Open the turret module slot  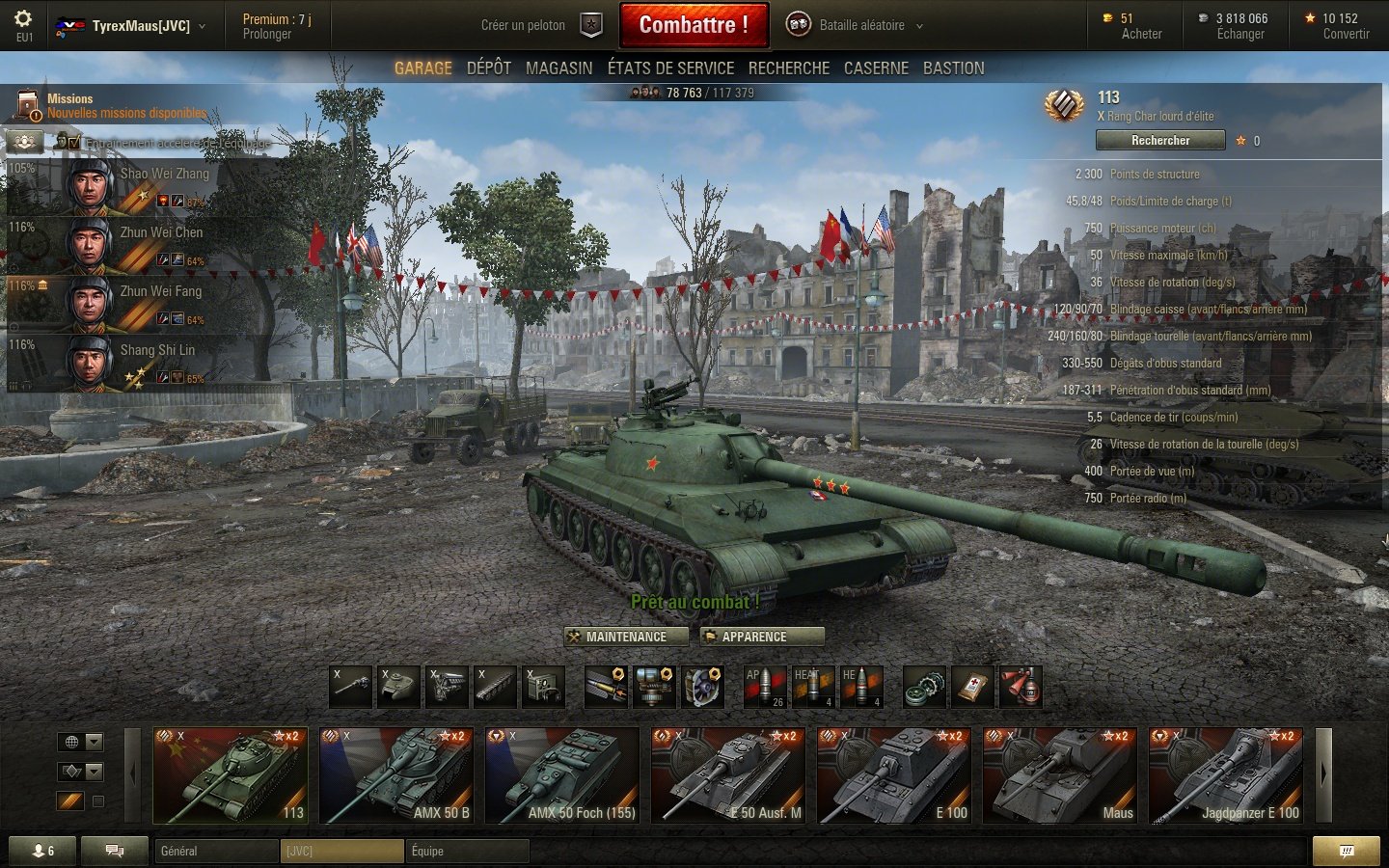click(x=398, y=686)
